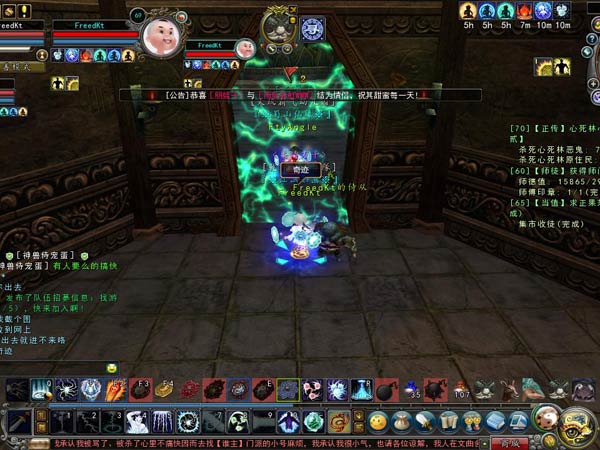Activate the white spider skill on hotbar
The height and width of the screenshot is (450, 600).
click(x=65, y=390)
